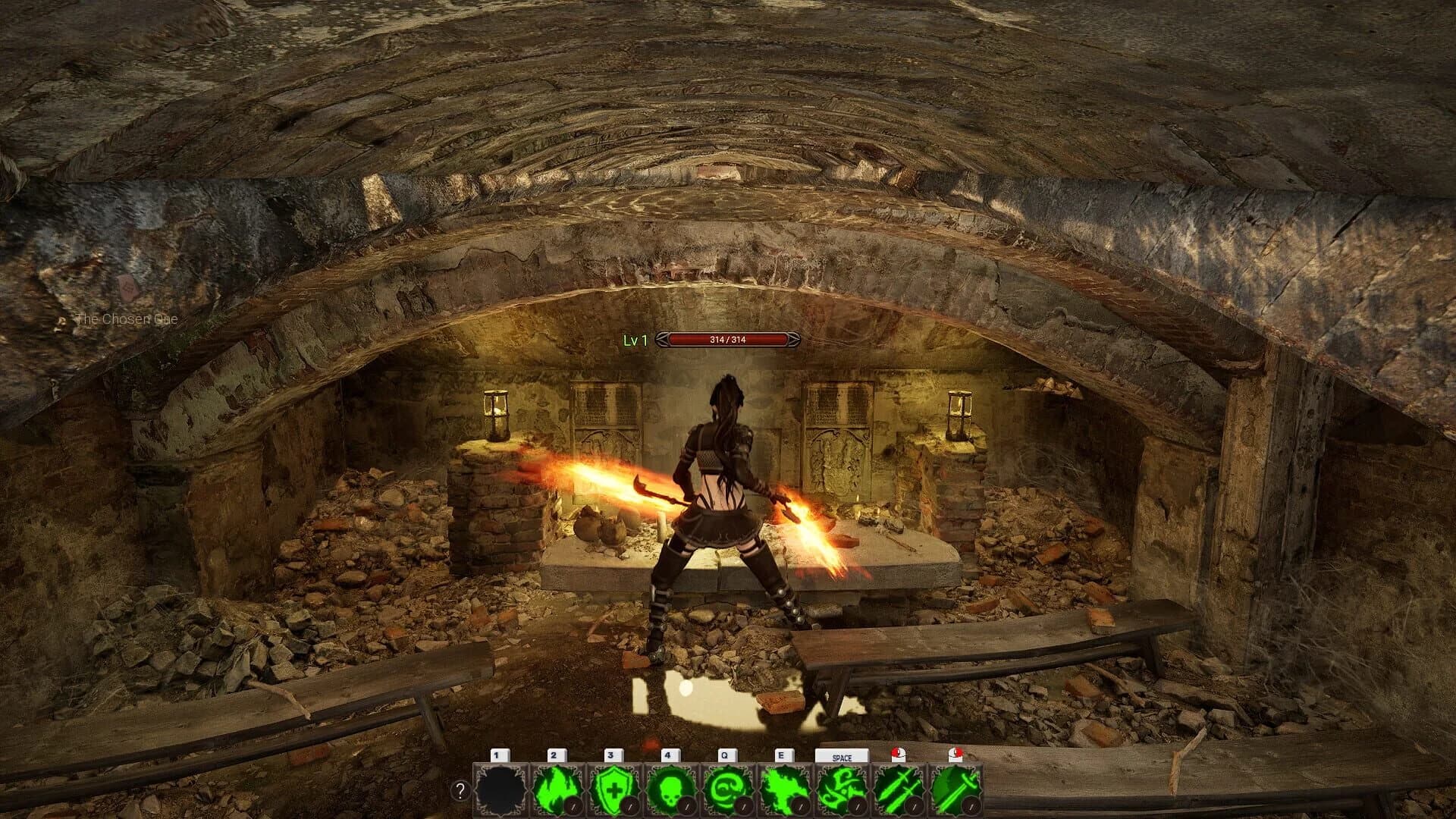Screen dimensions: 1456x819
Task: Click the left arrow ornament on the enemy health bar
Action: (x=662, y=340)
